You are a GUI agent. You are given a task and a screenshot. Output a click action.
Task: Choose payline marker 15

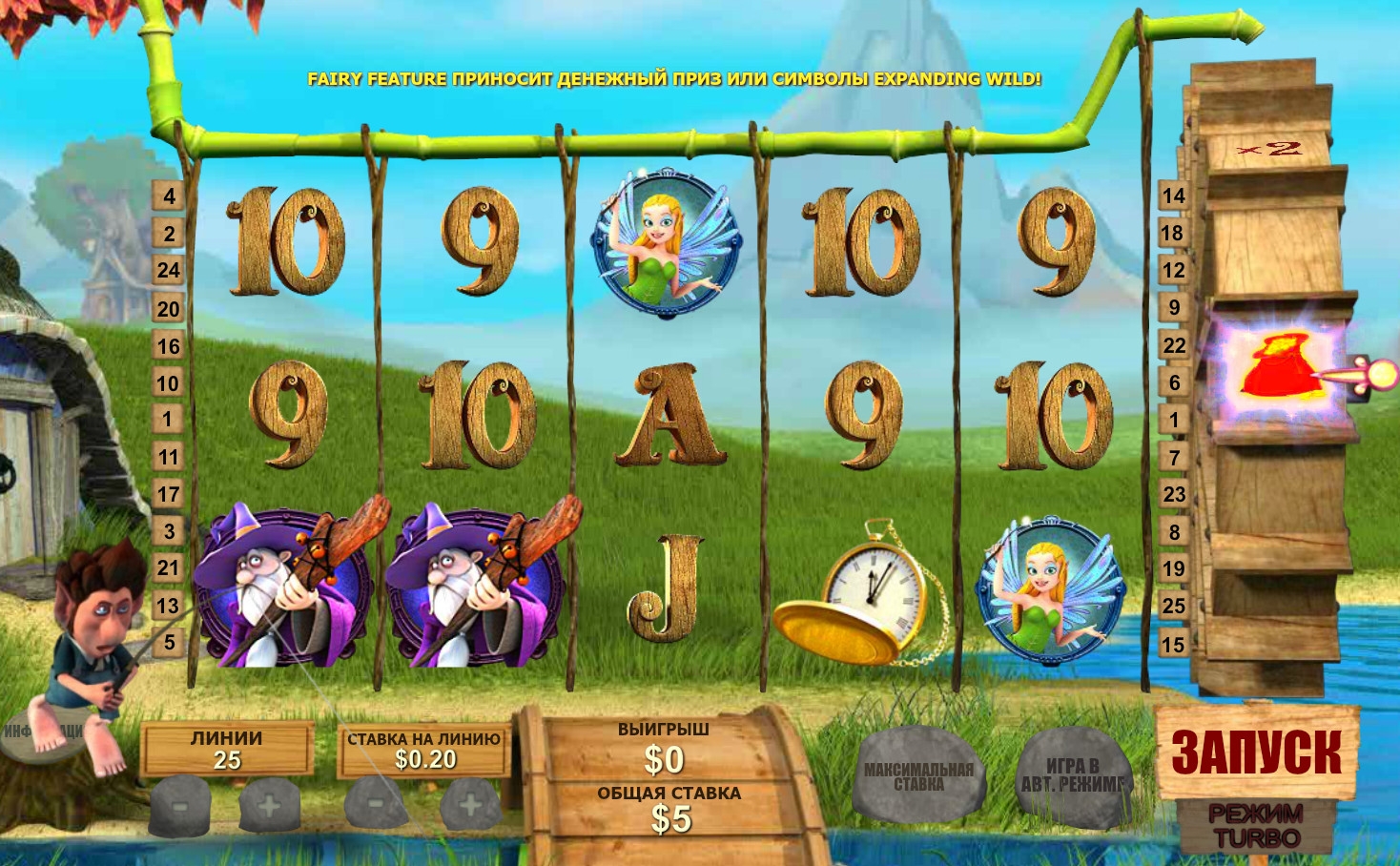(1173, 645)
